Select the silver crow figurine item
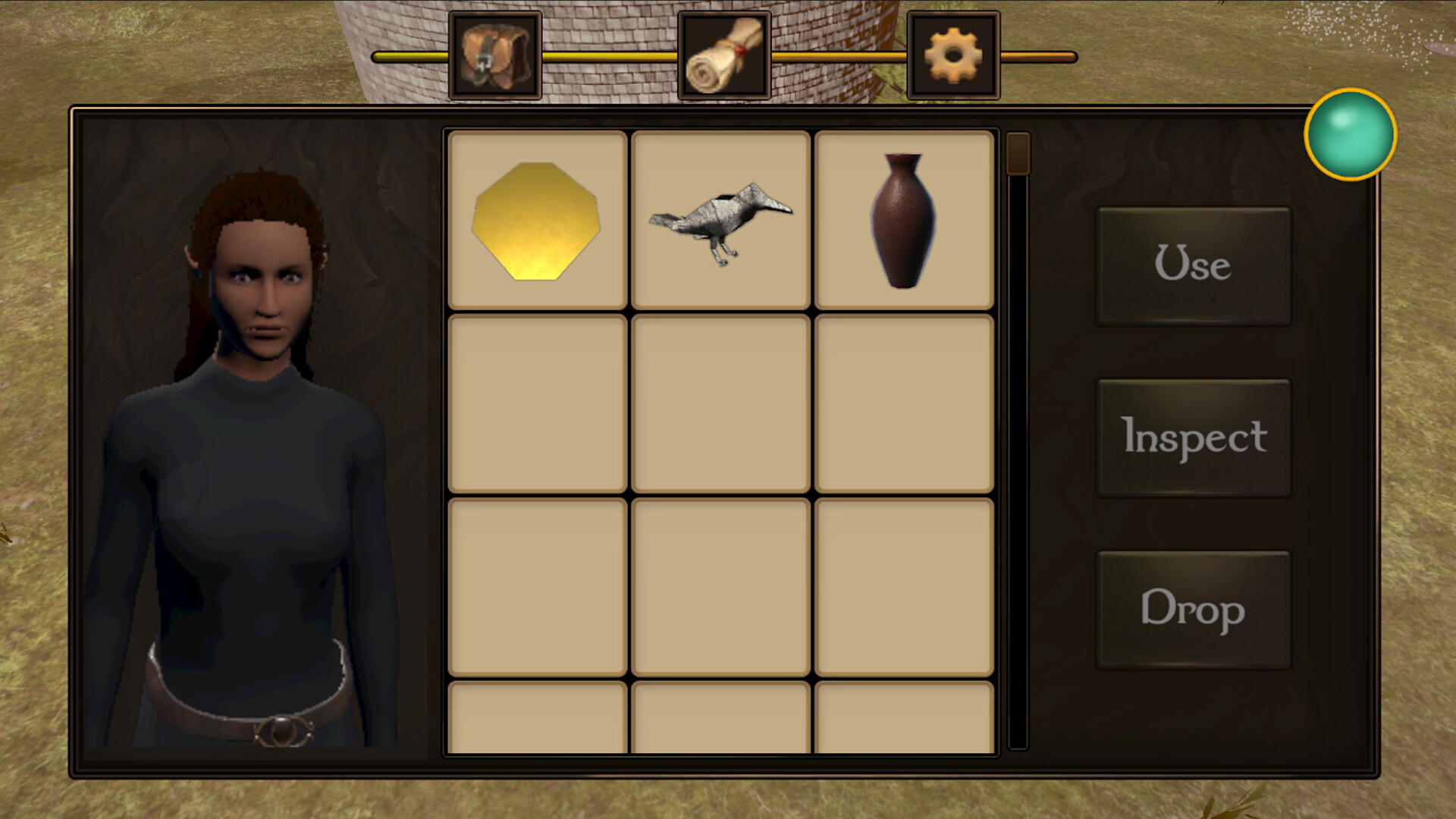The image size is (1456, 819). pos(720,220)
